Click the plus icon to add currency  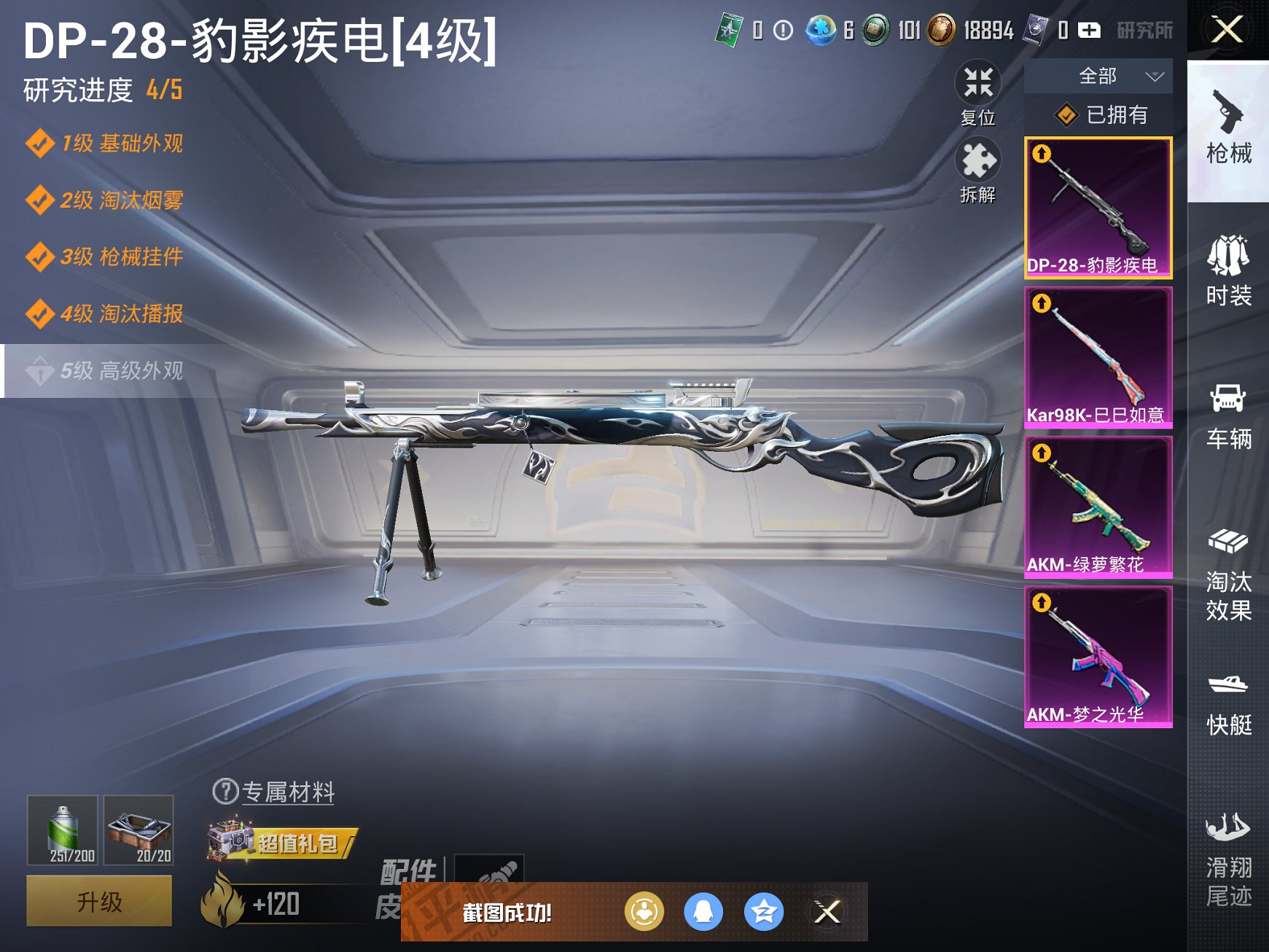1089,31
